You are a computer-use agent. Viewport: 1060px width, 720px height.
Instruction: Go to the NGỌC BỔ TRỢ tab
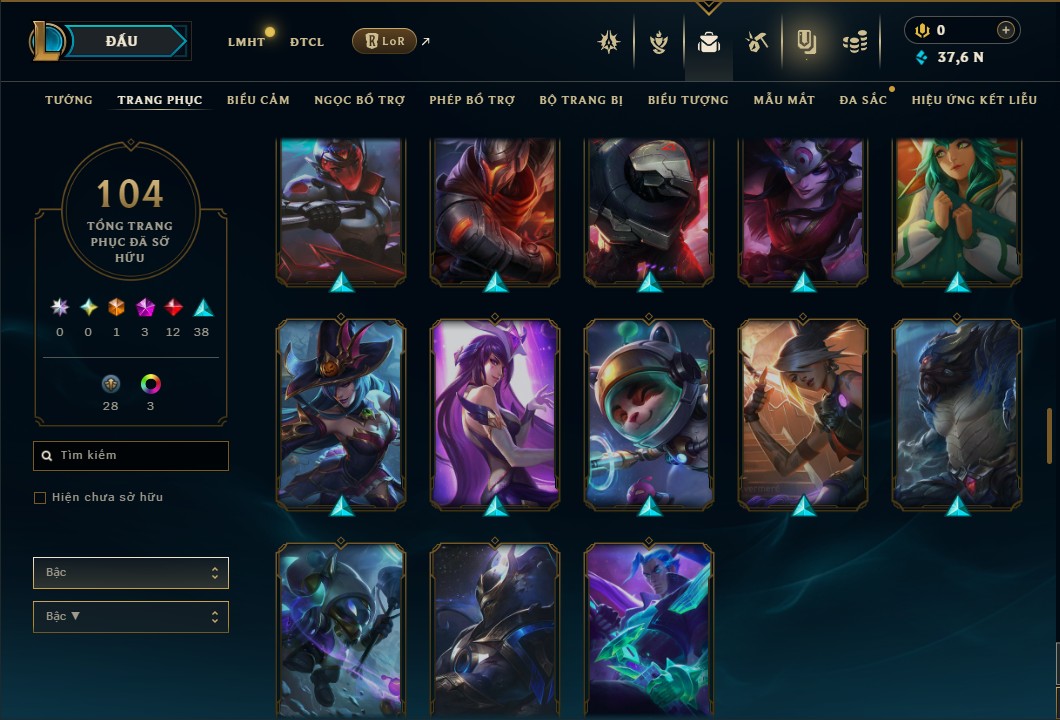pos(359,100)
